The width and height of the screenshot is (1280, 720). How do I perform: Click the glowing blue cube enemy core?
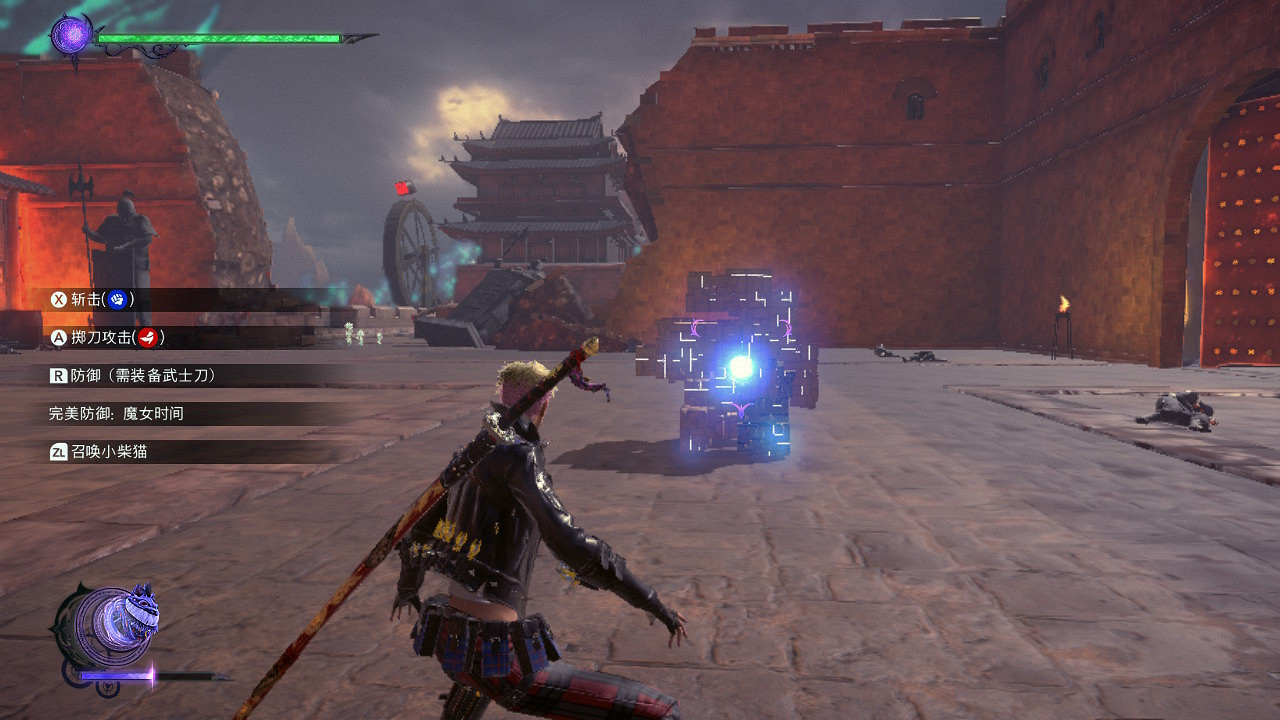click(x=740, y=366)
